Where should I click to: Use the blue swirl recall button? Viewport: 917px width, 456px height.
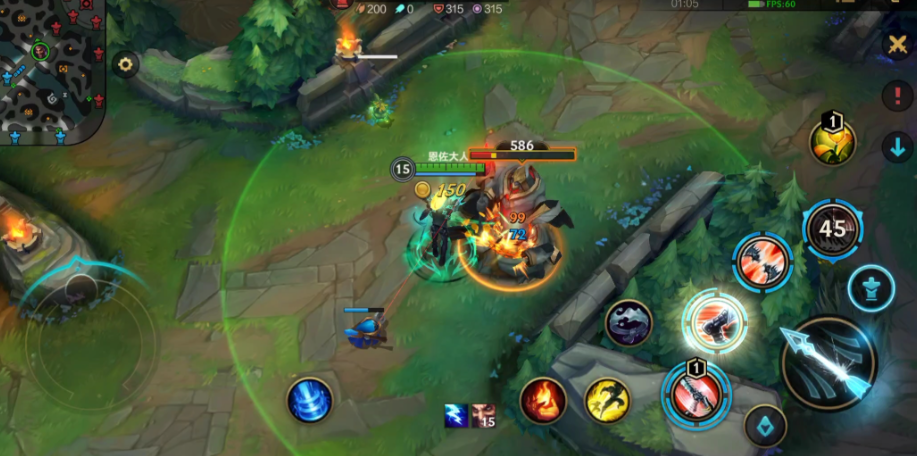click(309, 399)
